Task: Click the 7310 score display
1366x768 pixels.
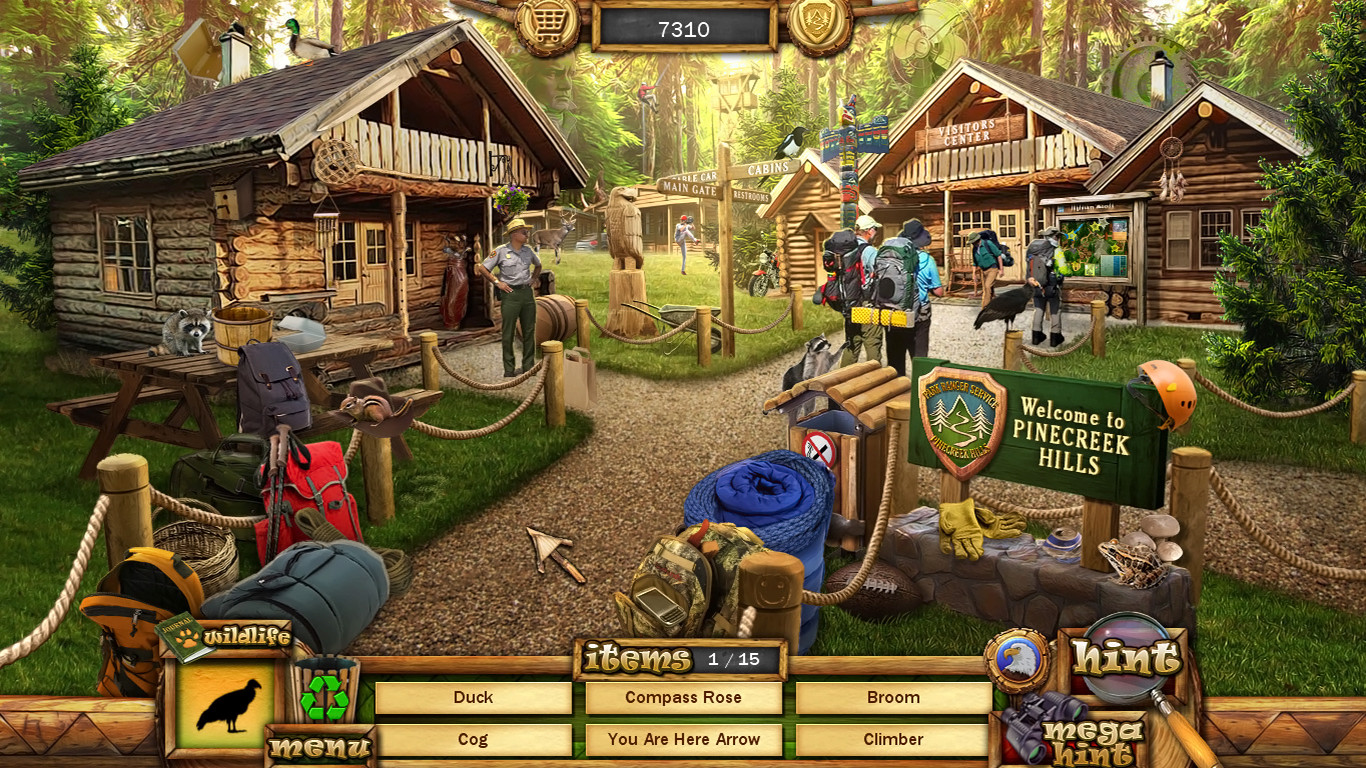Action: pyautogui.click(x=683, y=29)
